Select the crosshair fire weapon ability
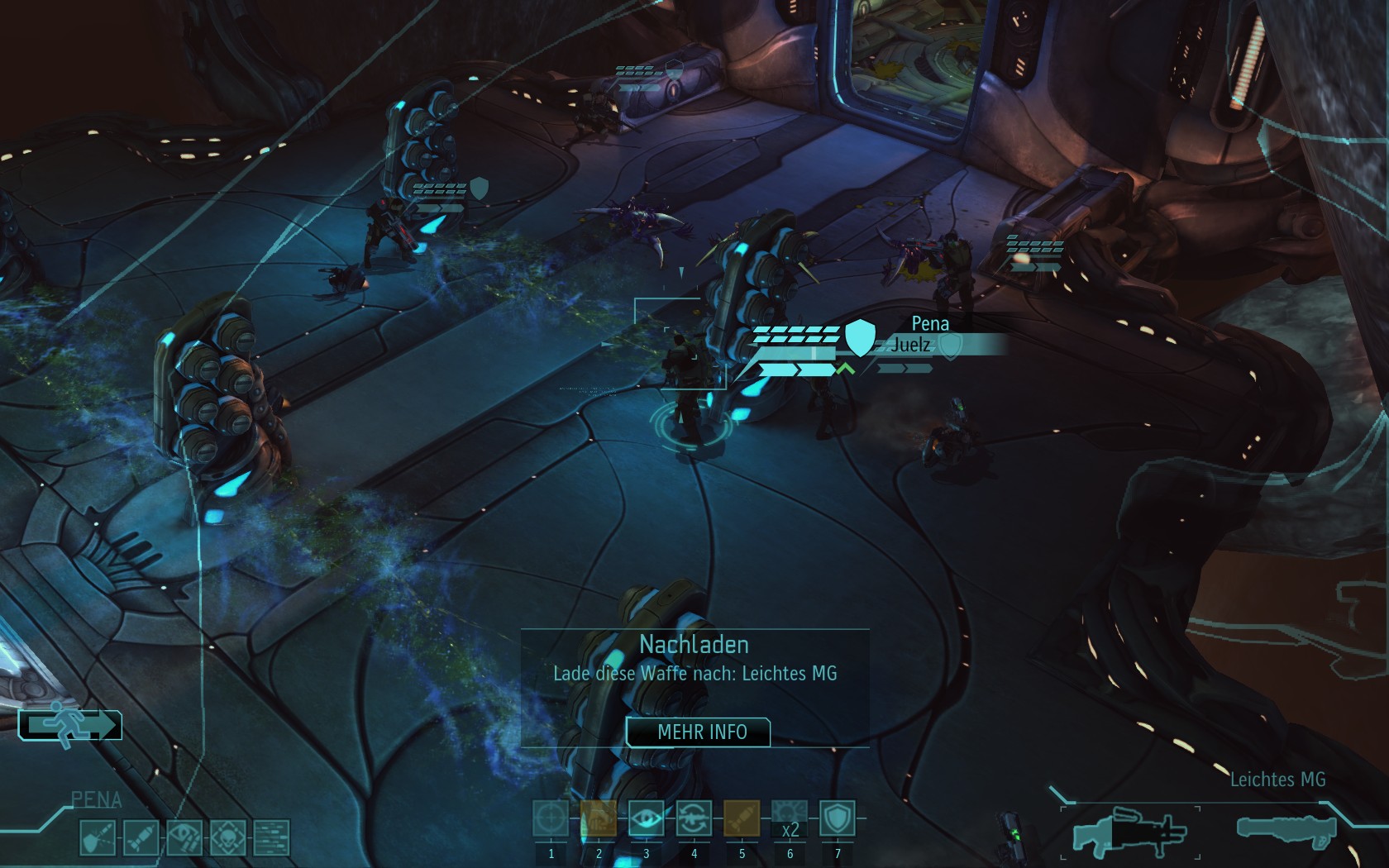 tap(551, 818)
